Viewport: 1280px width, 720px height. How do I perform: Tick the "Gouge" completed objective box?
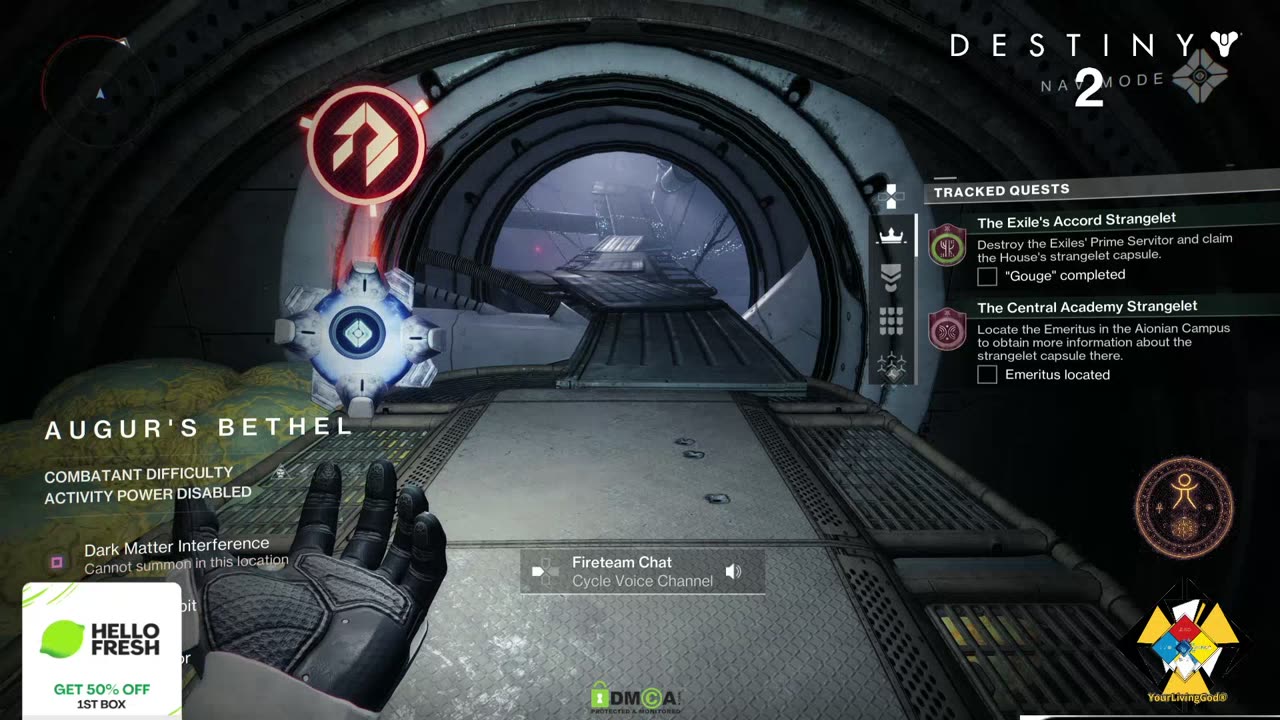(987, 276)
